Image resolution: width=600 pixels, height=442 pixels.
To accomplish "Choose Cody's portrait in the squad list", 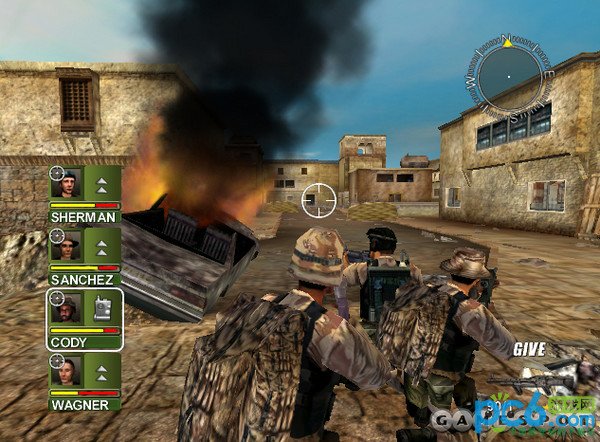I will pos(68,309).
